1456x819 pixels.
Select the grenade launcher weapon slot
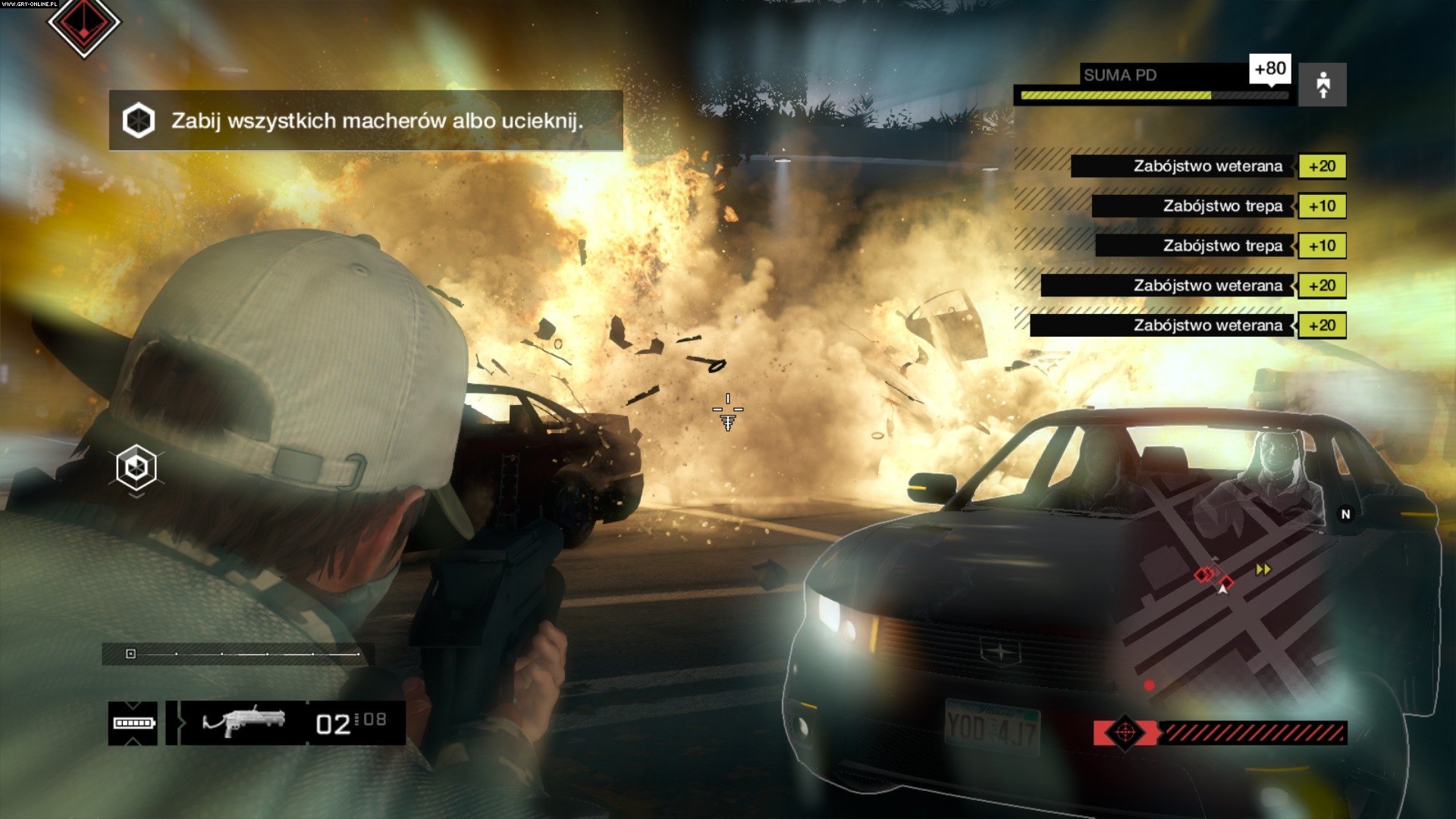pos(244,721)
